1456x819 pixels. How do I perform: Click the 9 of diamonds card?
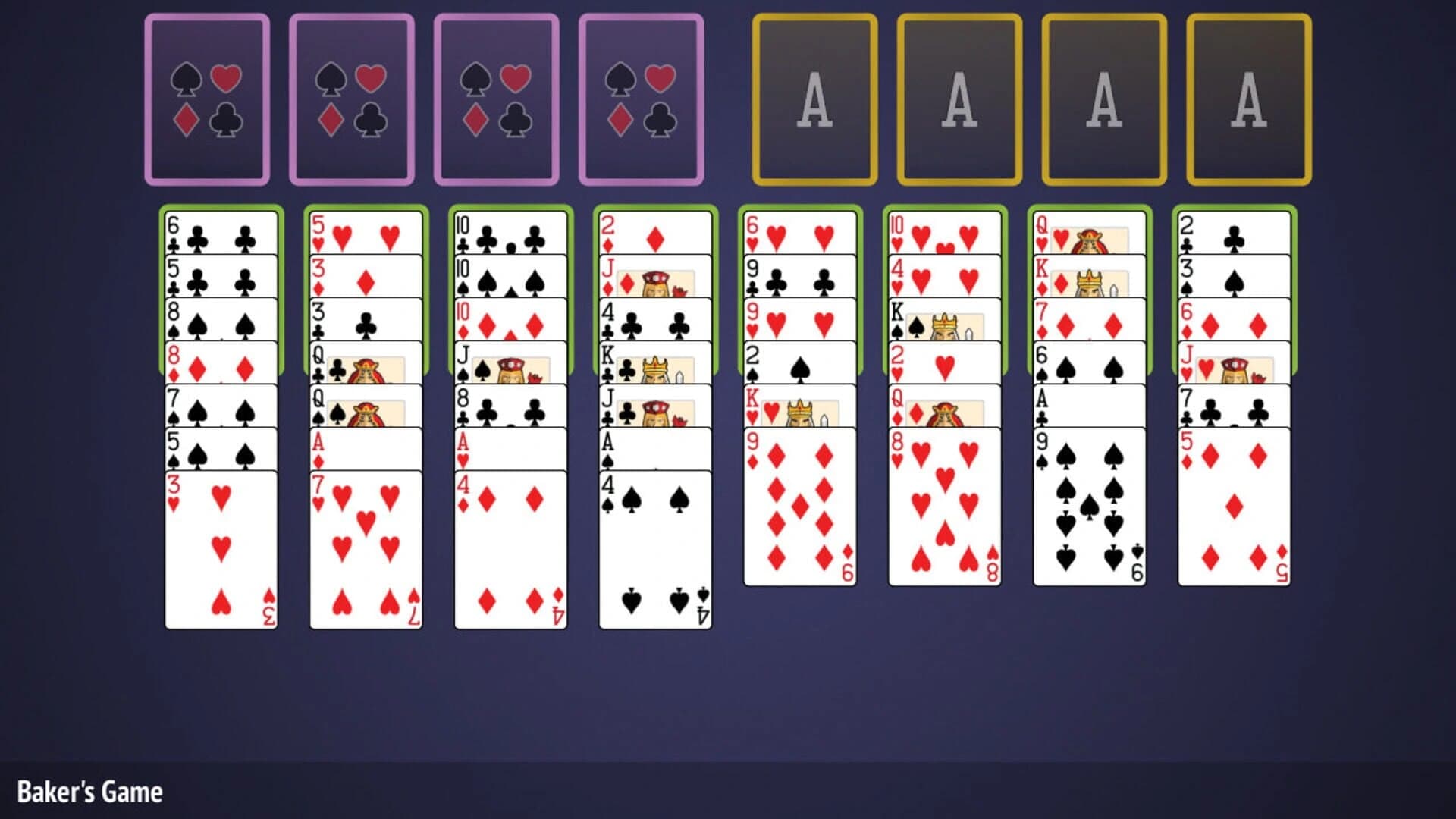click(x=796, y=516)
